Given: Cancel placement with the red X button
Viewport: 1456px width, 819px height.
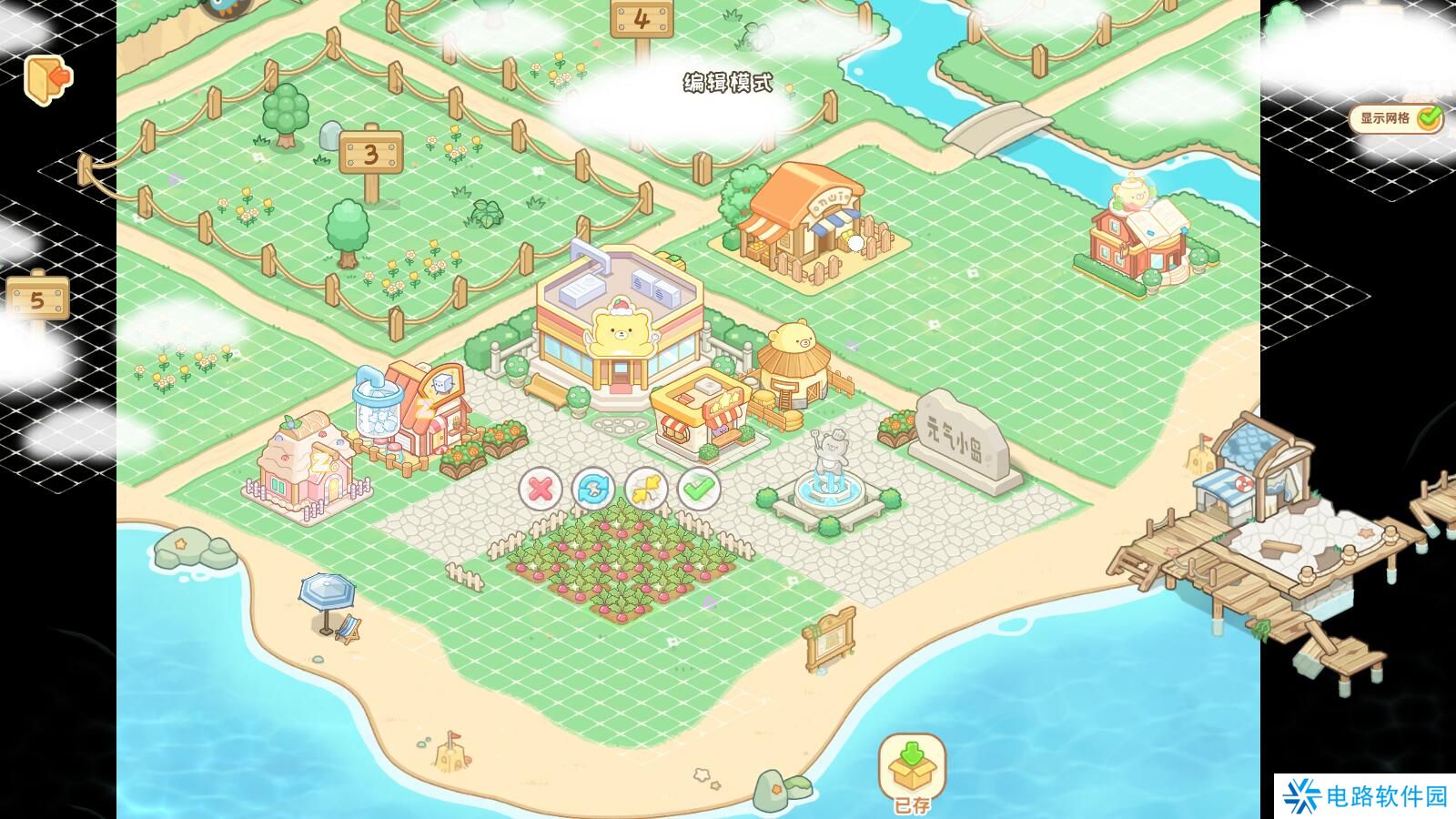Looking at the screenshot, I should (541, 490).
